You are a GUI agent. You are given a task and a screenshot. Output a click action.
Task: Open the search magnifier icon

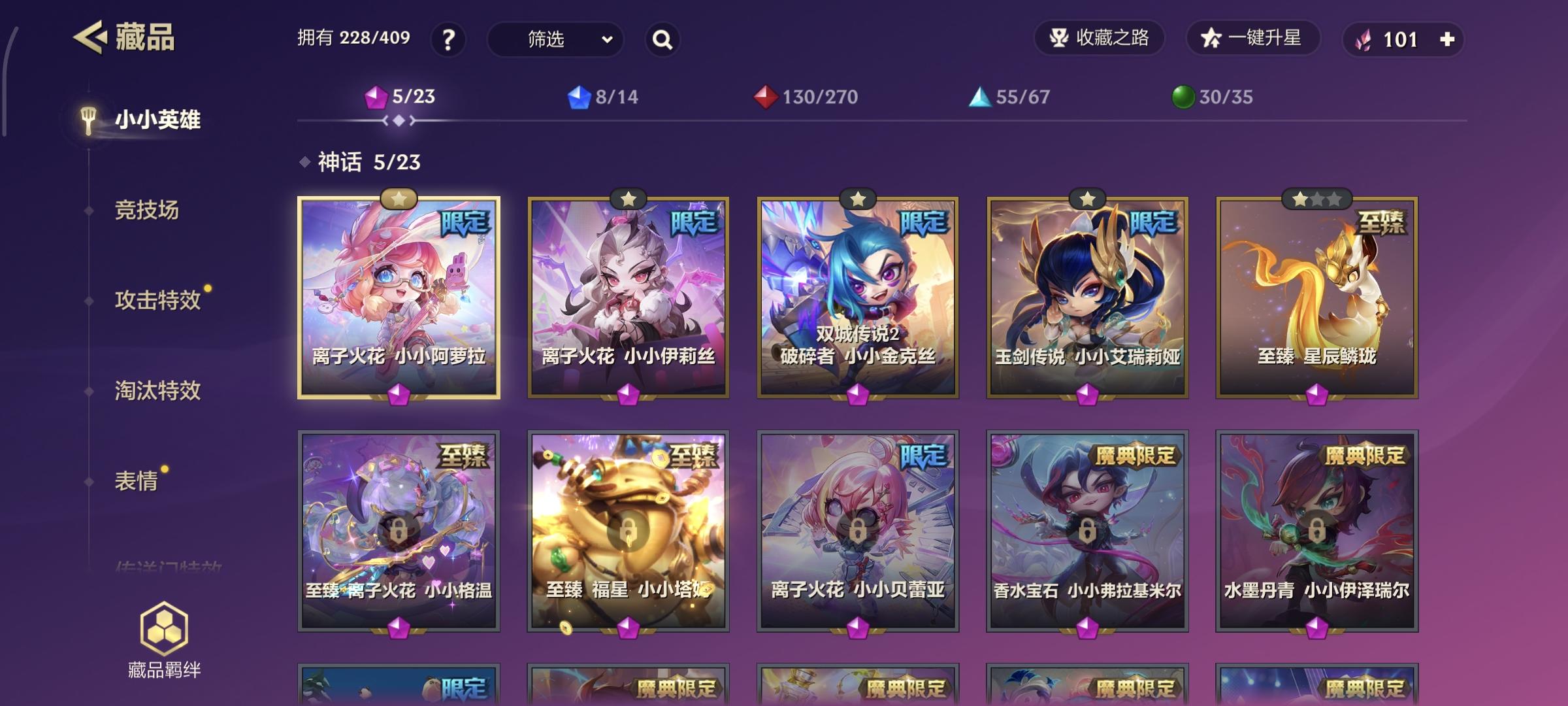click(x=662, y=40)
